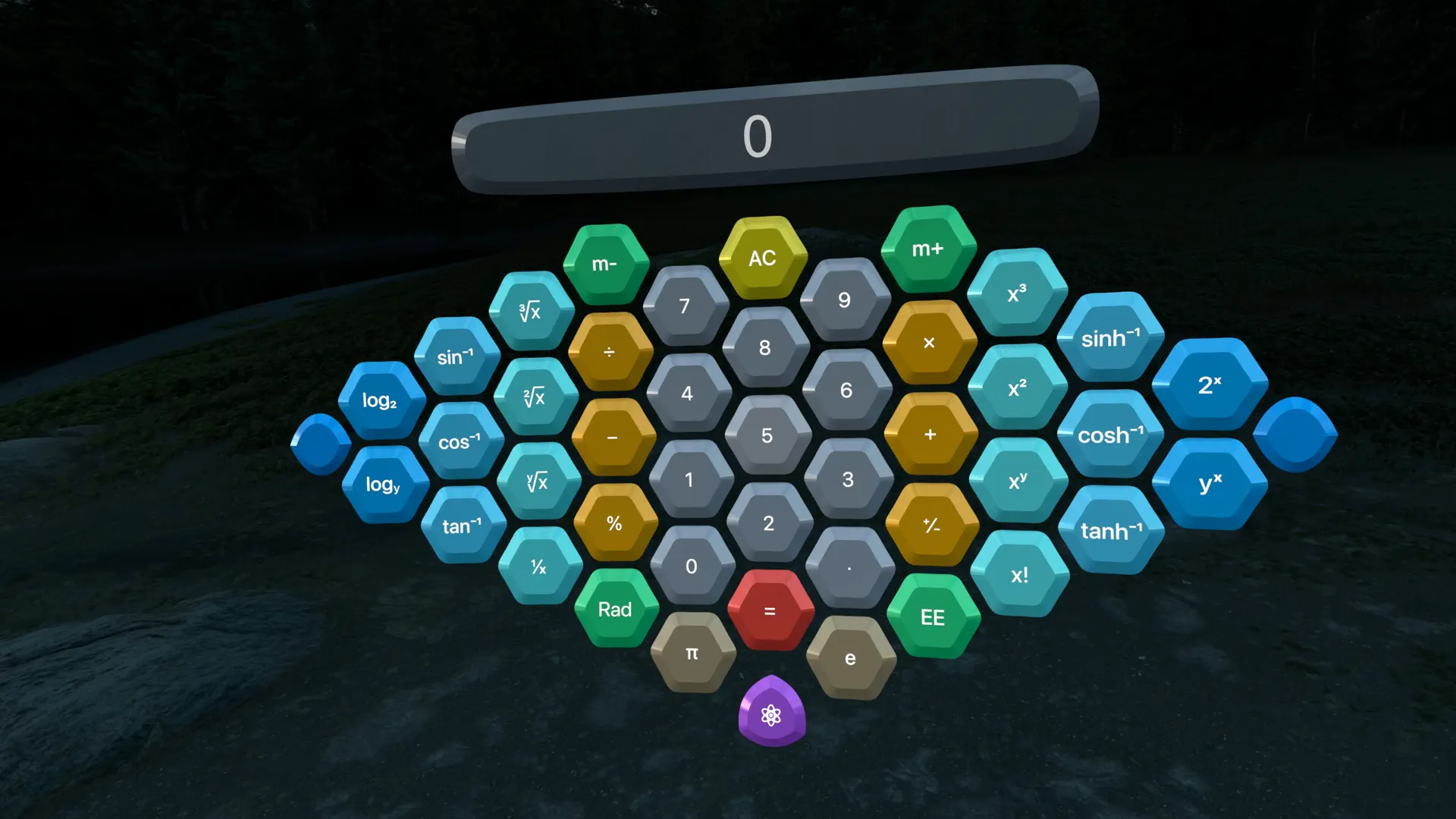
Task: Select the purple atom icon below the keypad
Action: click(x=772, y=714)
